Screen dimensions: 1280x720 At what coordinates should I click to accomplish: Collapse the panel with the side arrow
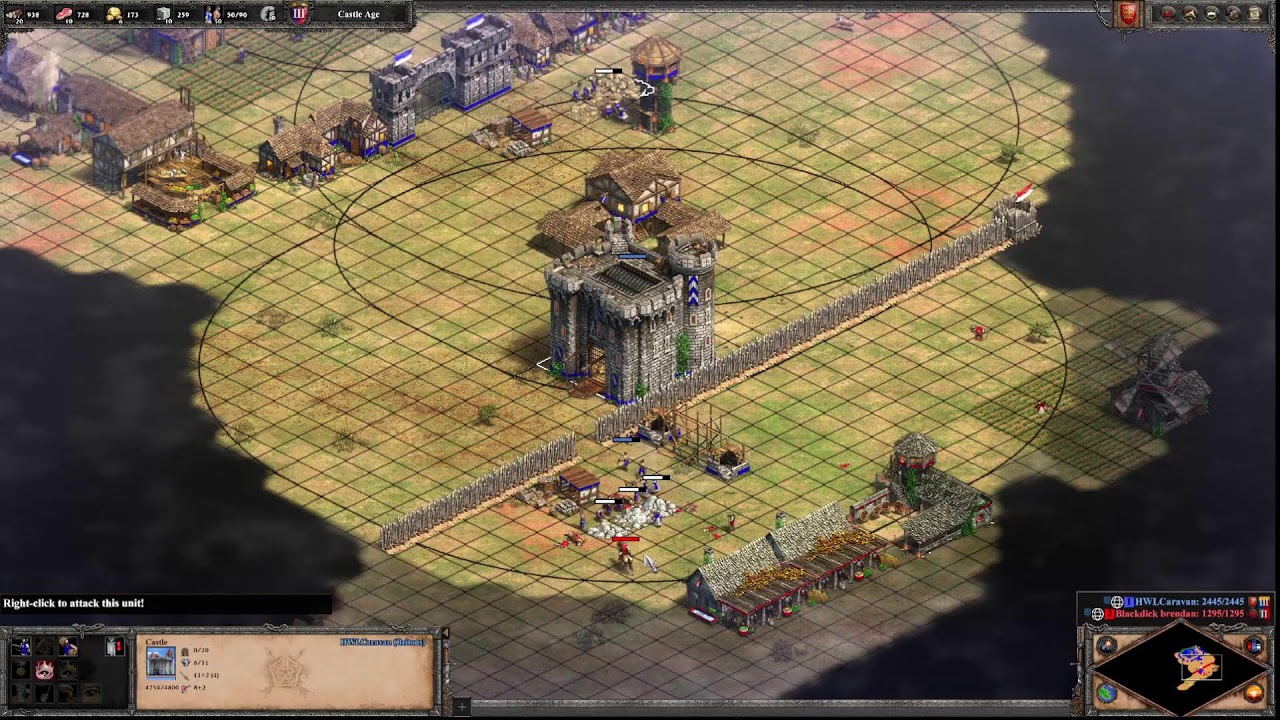[x=445, y=633]
